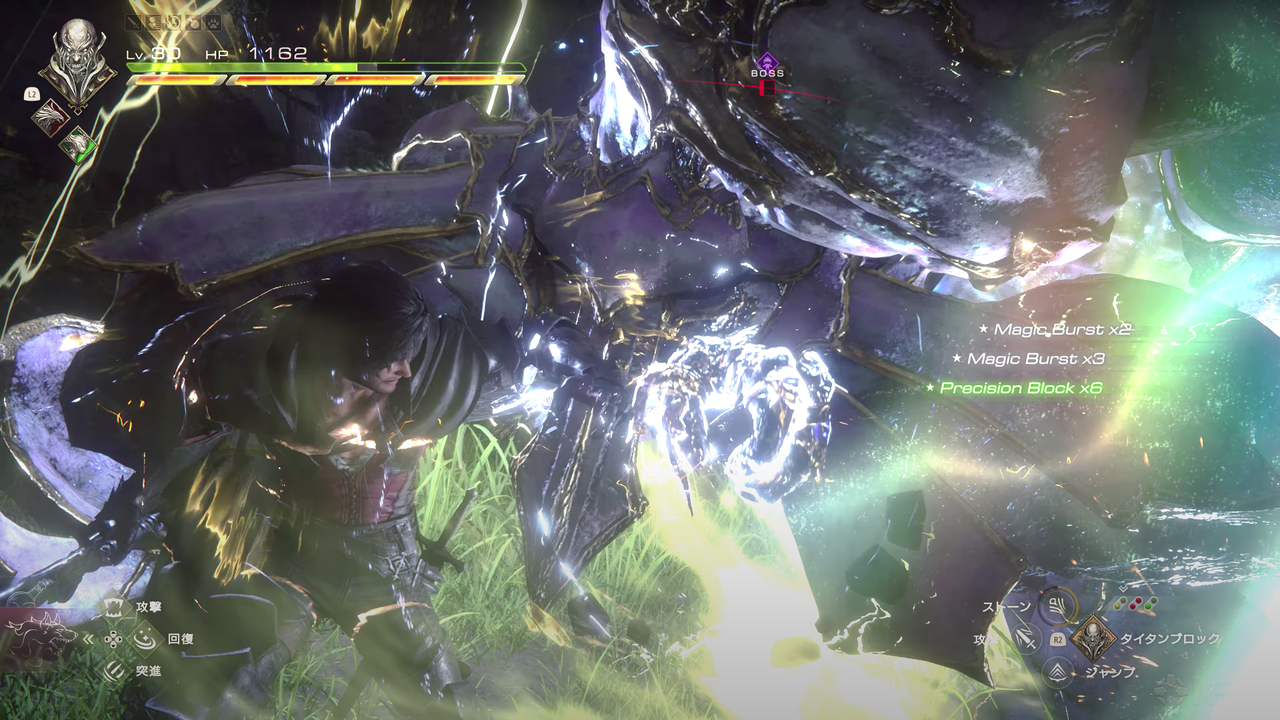
Task: Activate the 回復 heal command icon
Action: [x=145, y=638]
